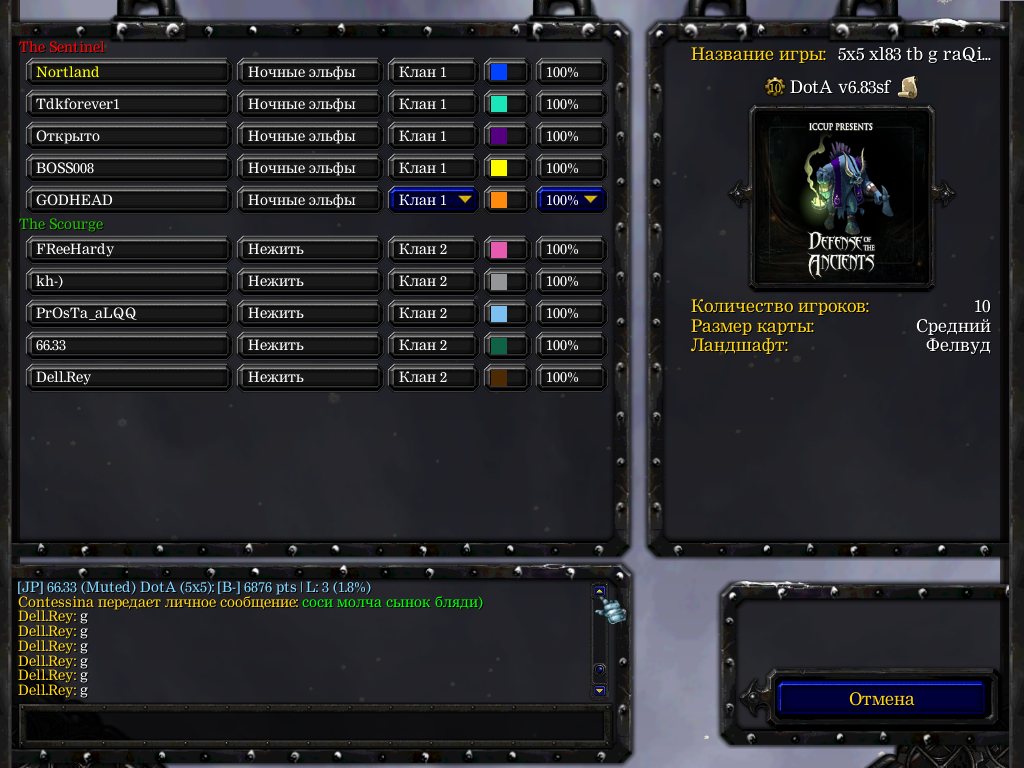Choose the BOSS008 player slot
This screenshot has width=1024, height=768.
coord(129,168)
